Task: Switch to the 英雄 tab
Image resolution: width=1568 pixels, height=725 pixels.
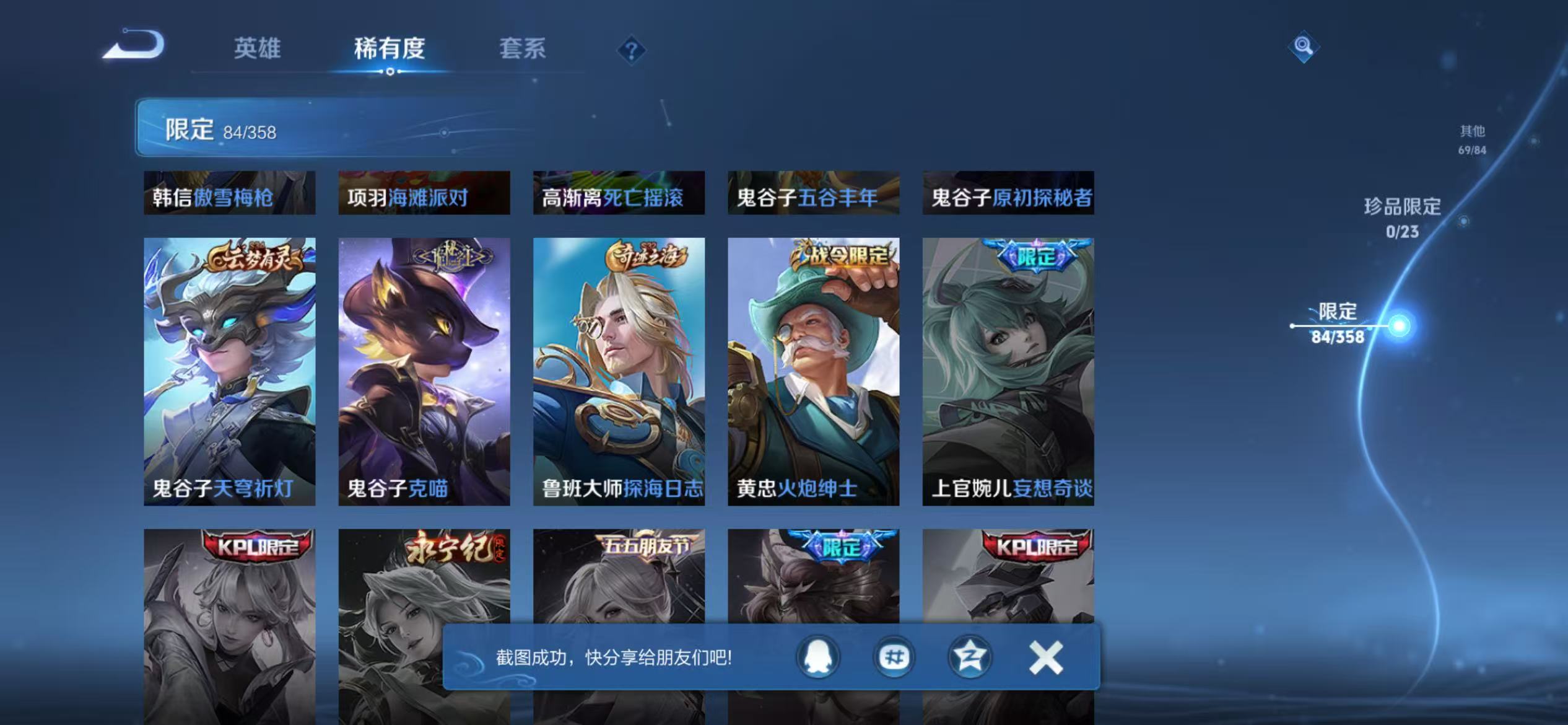Action: click(258, 49)
